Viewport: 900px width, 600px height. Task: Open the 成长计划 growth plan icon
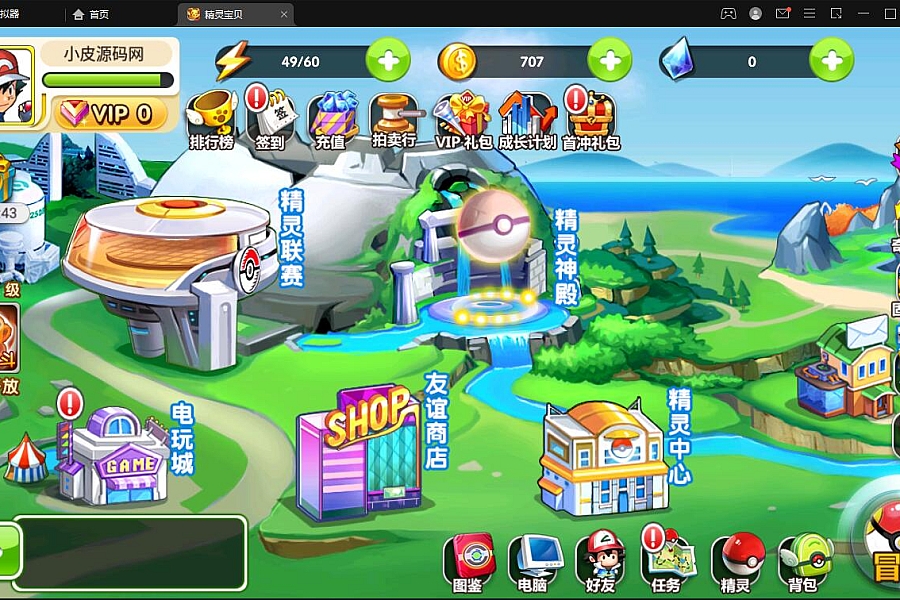point(527,118)
